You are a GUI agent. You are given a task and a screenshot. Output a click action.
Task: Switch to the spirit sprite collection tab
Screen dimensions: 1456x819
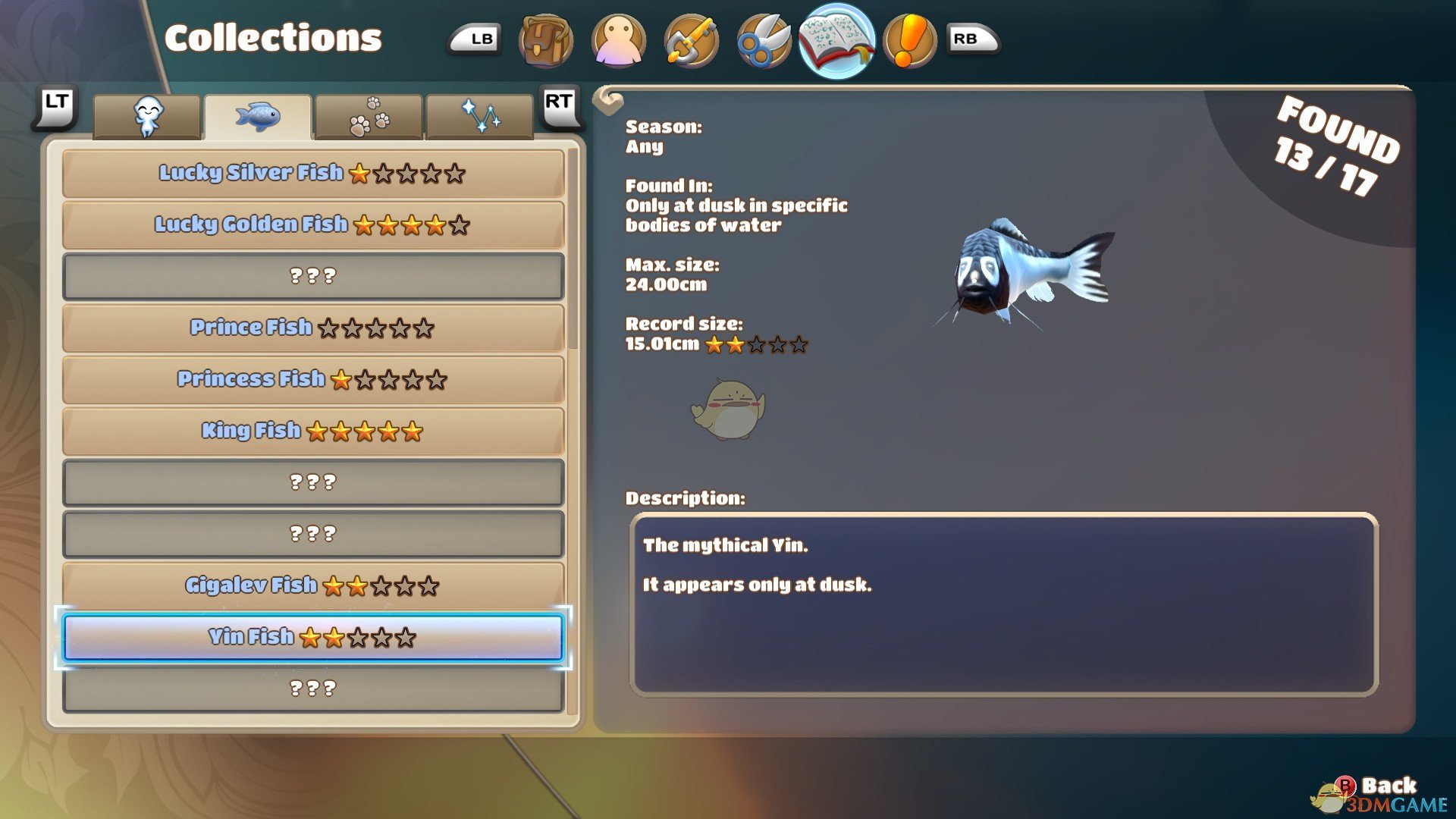pos(147,118)
